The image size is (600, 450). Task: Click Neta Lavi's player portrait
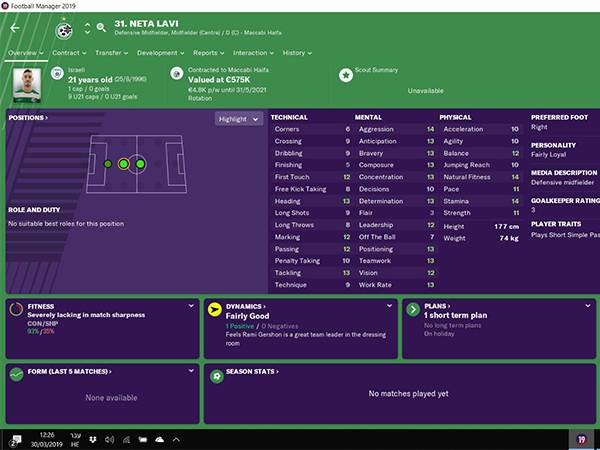[x=27, y=84]
